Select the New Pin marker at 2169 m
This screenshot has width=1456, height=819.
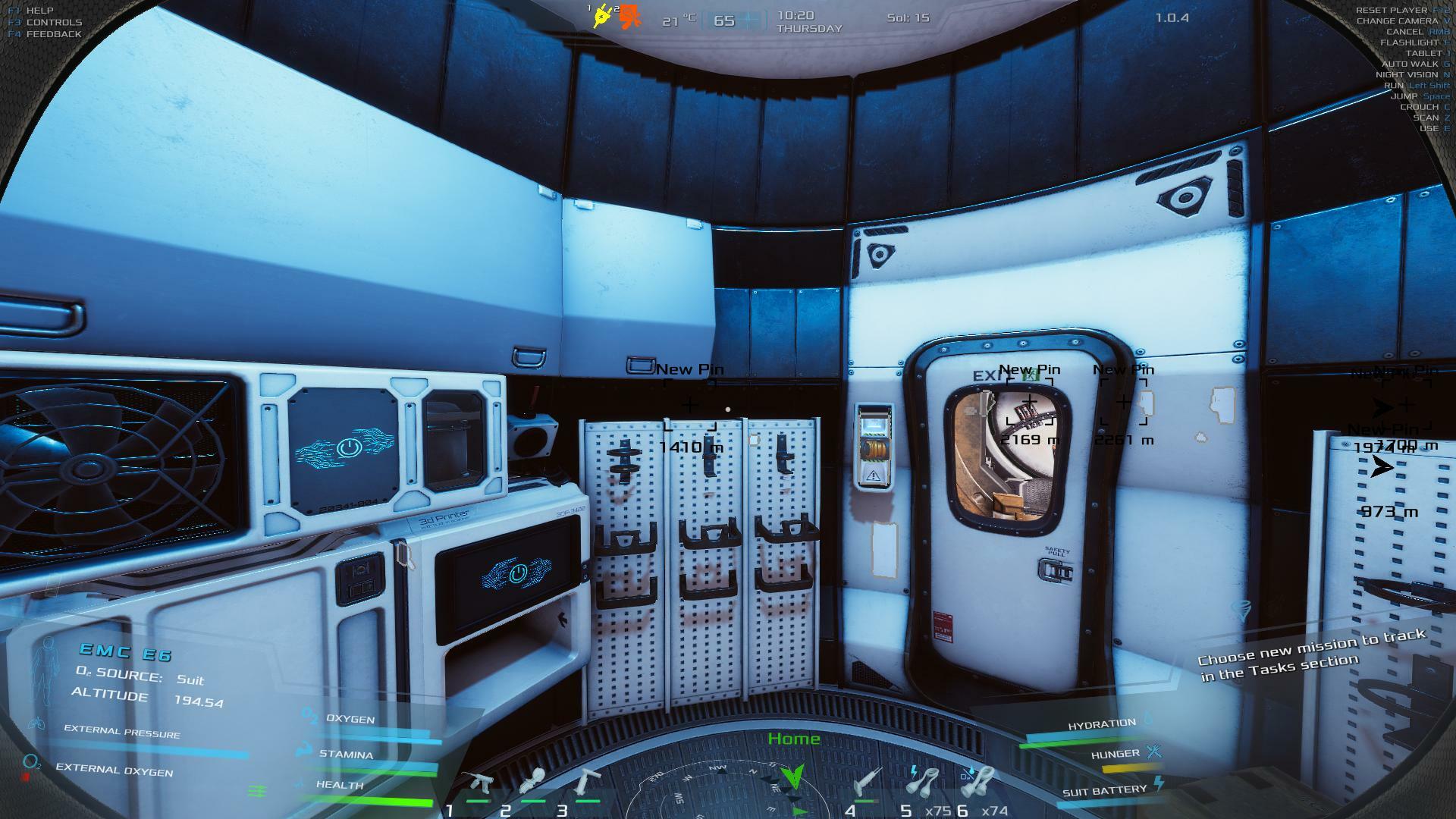point(1029,401)
